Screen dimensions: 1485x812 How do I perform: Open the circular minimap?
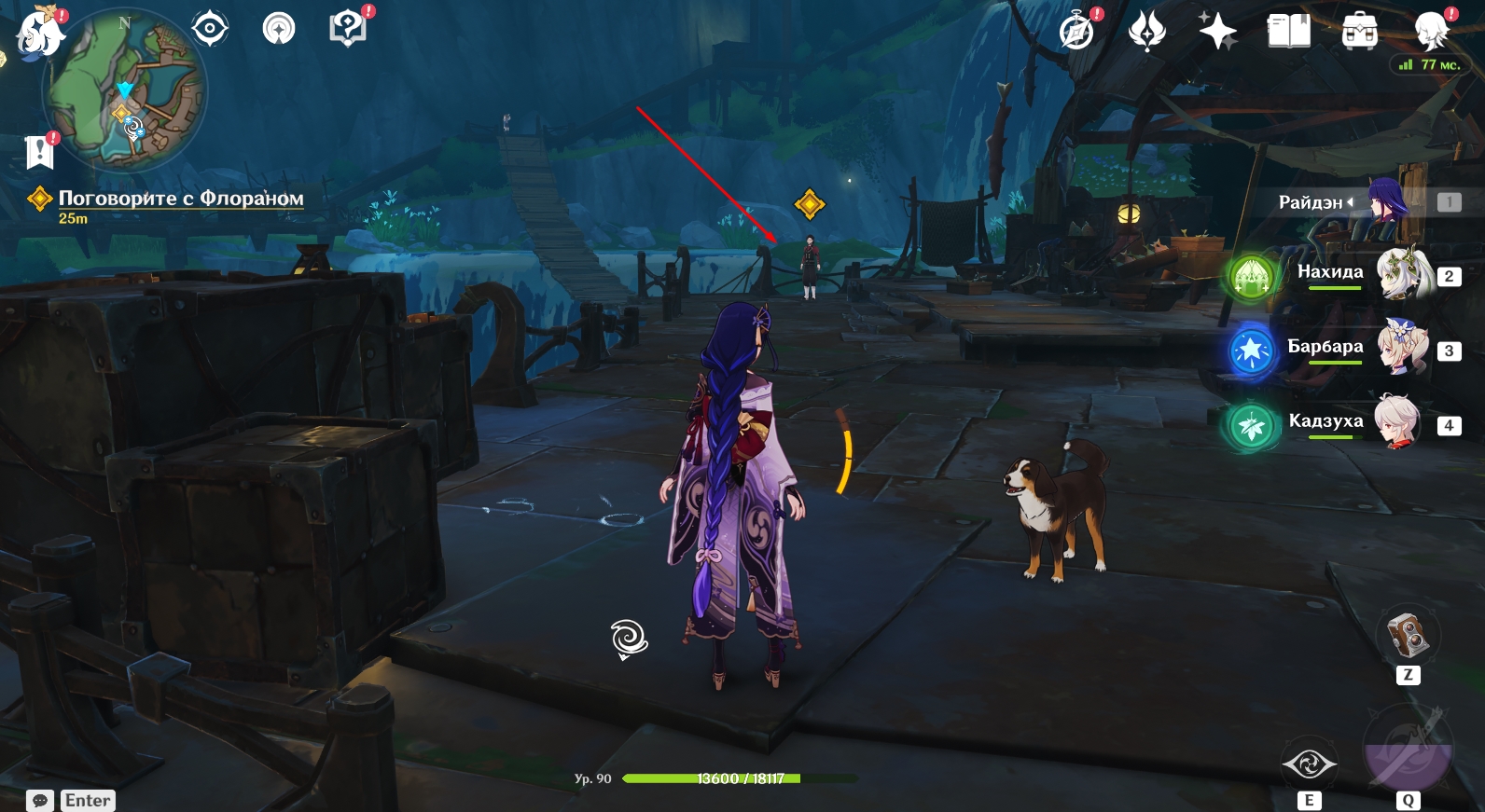coord(126,90)
